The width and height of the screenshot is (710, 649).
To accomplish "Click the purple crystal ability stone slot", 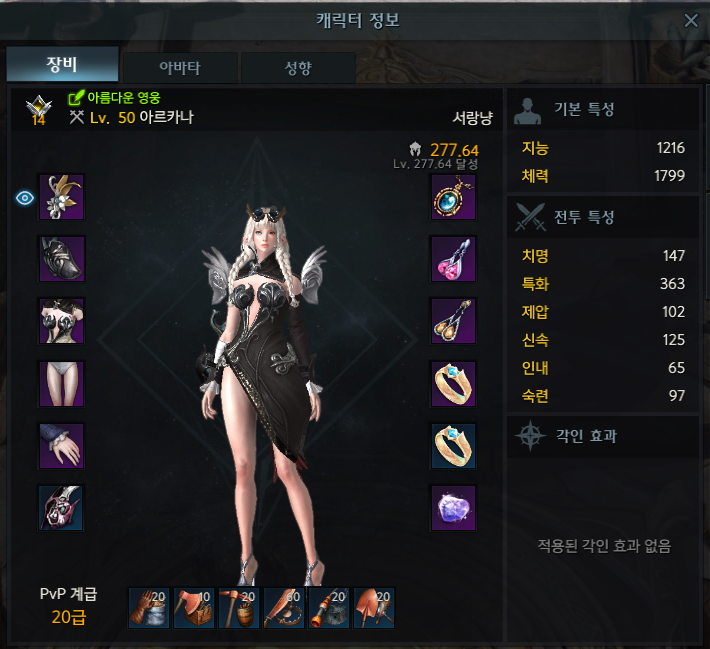I will pos(453,508).
